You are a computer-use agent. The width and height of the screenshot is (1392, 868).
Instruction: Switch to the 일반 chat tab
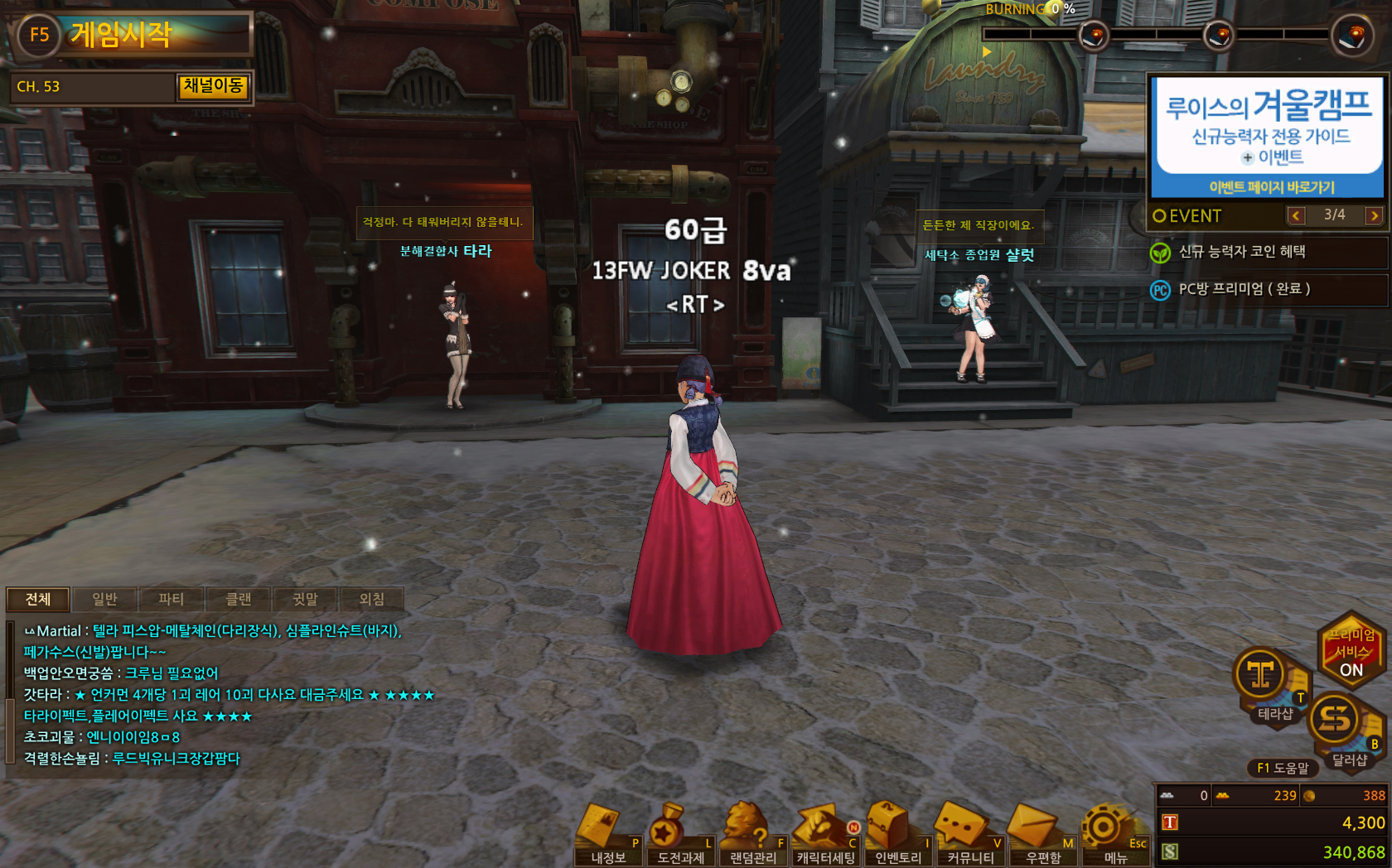pos(104,599)
